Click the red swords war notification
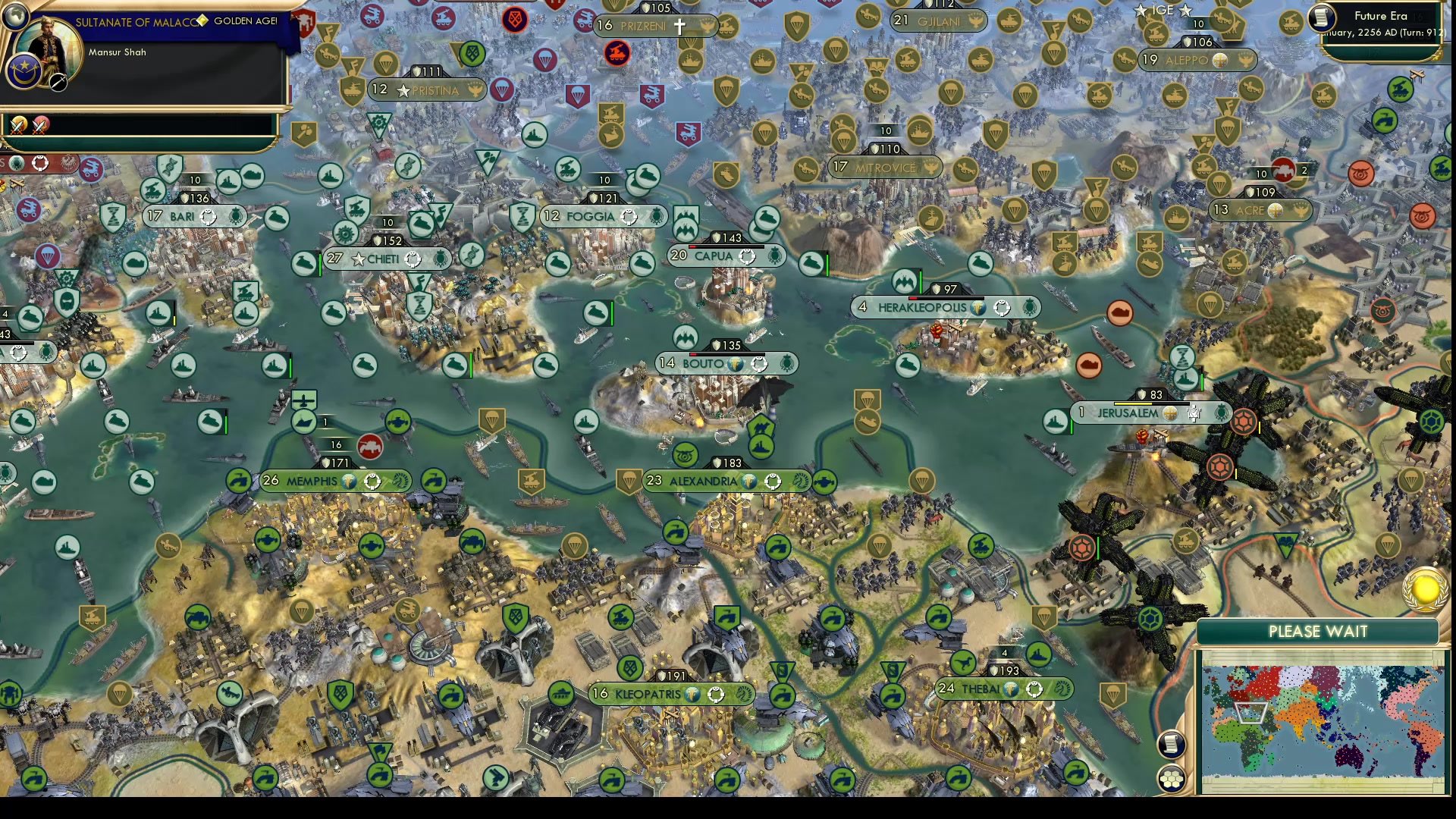 (39, 127)
